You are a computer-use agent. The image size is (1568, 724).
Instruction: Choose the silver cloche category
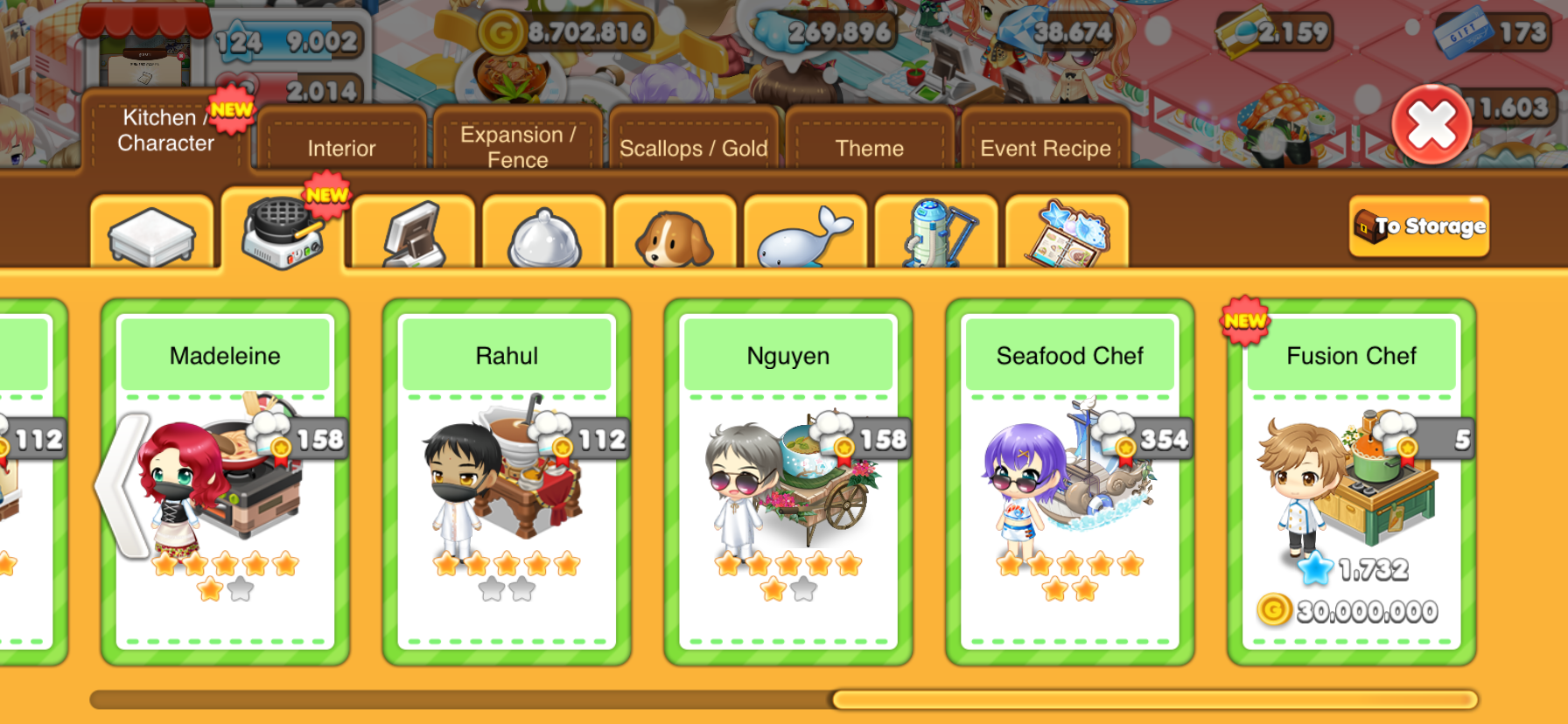point(543,236)
